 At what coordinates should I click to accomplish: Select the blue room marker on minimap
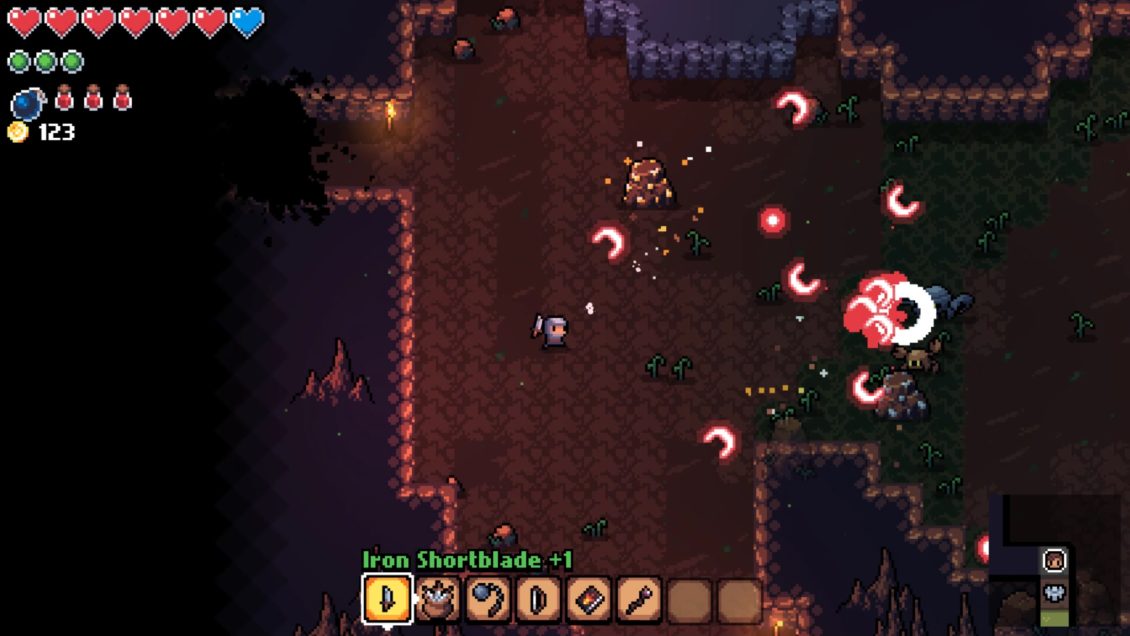pos(1054,591)
